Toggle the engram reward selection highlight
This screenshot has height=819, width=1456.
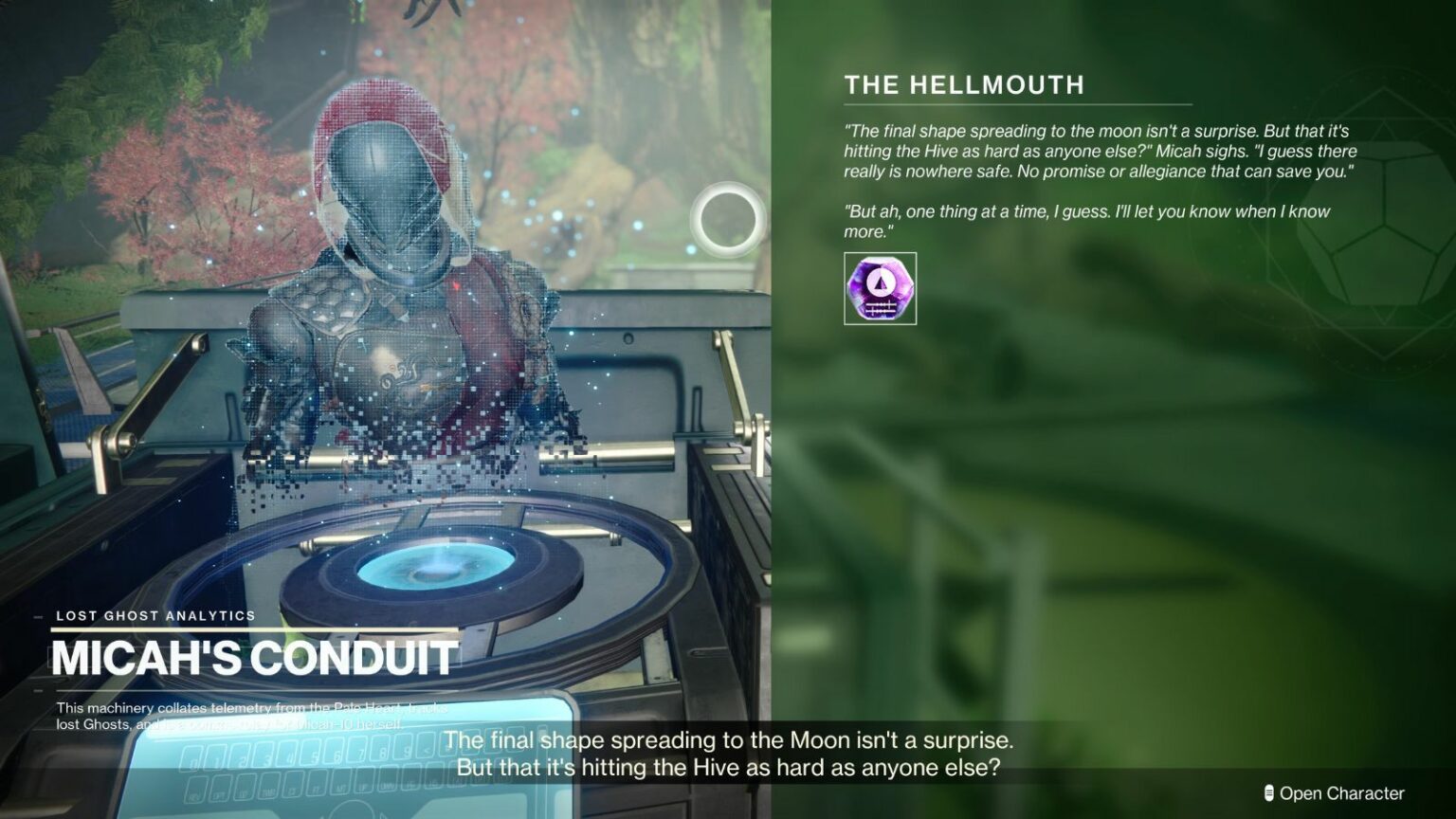(x=880, y=290)
